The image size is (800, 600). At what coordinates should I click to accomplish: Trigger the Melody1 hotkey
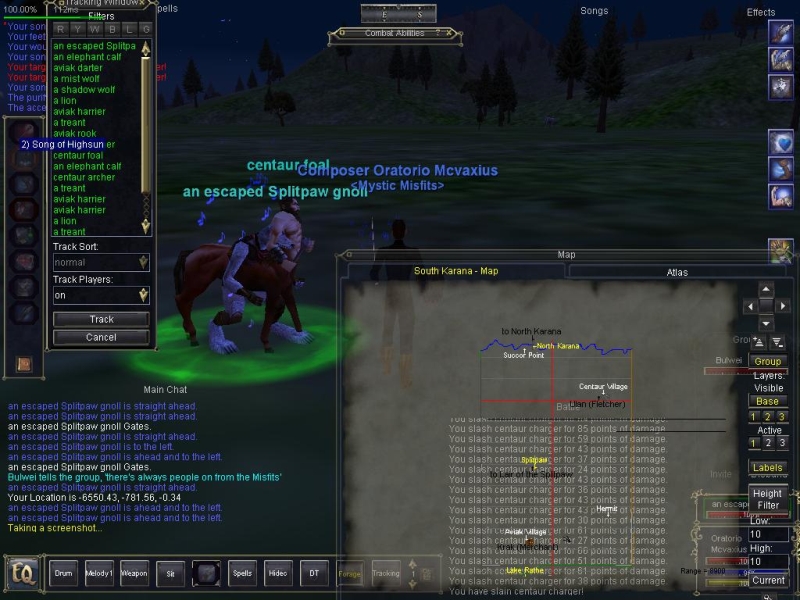click(x=98, y=574)
